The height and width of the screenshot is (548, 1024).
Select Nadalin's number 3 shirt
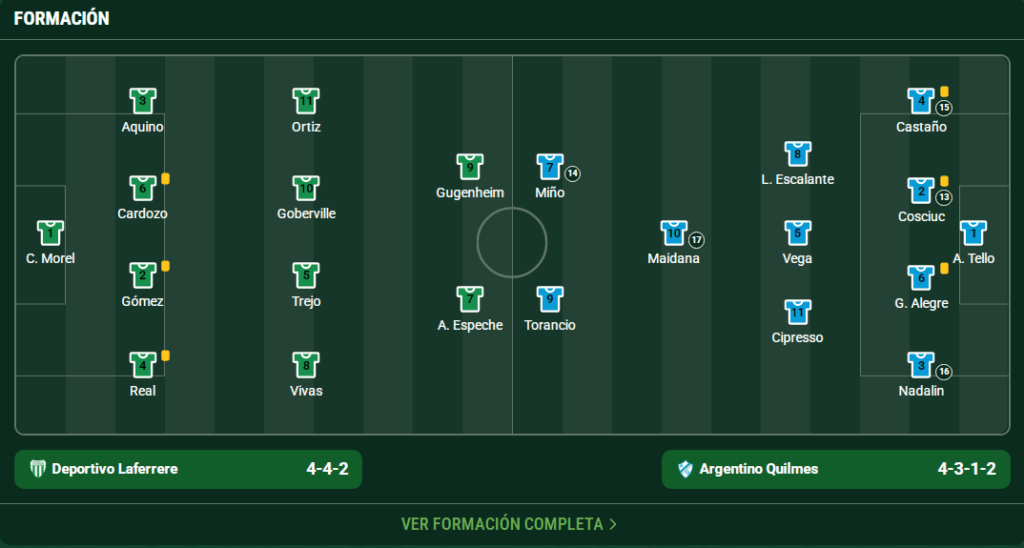[921, 364]
